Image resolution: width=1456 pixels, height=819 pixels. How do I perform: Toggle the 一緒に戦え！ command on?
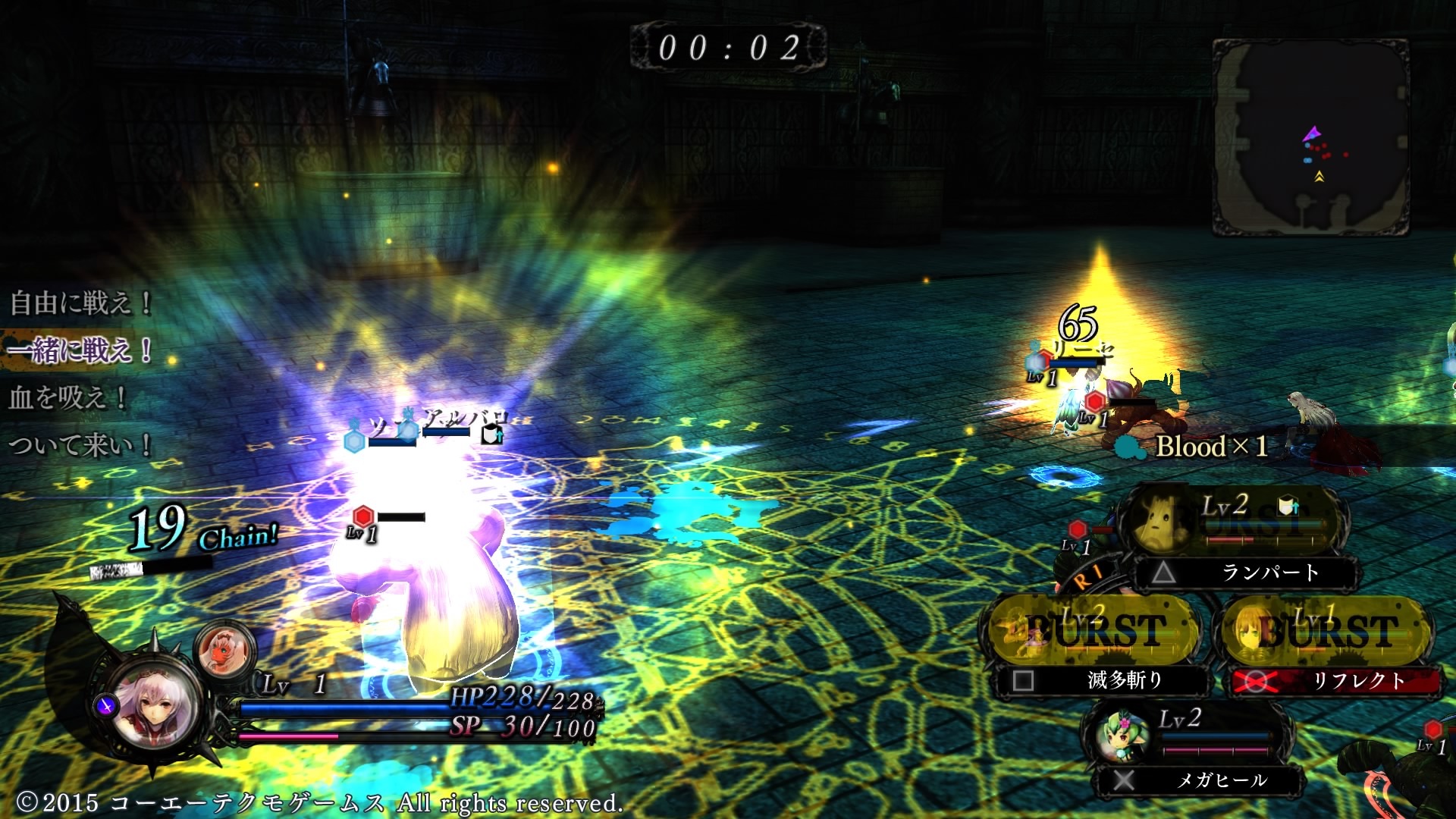(x=80, y=351)
